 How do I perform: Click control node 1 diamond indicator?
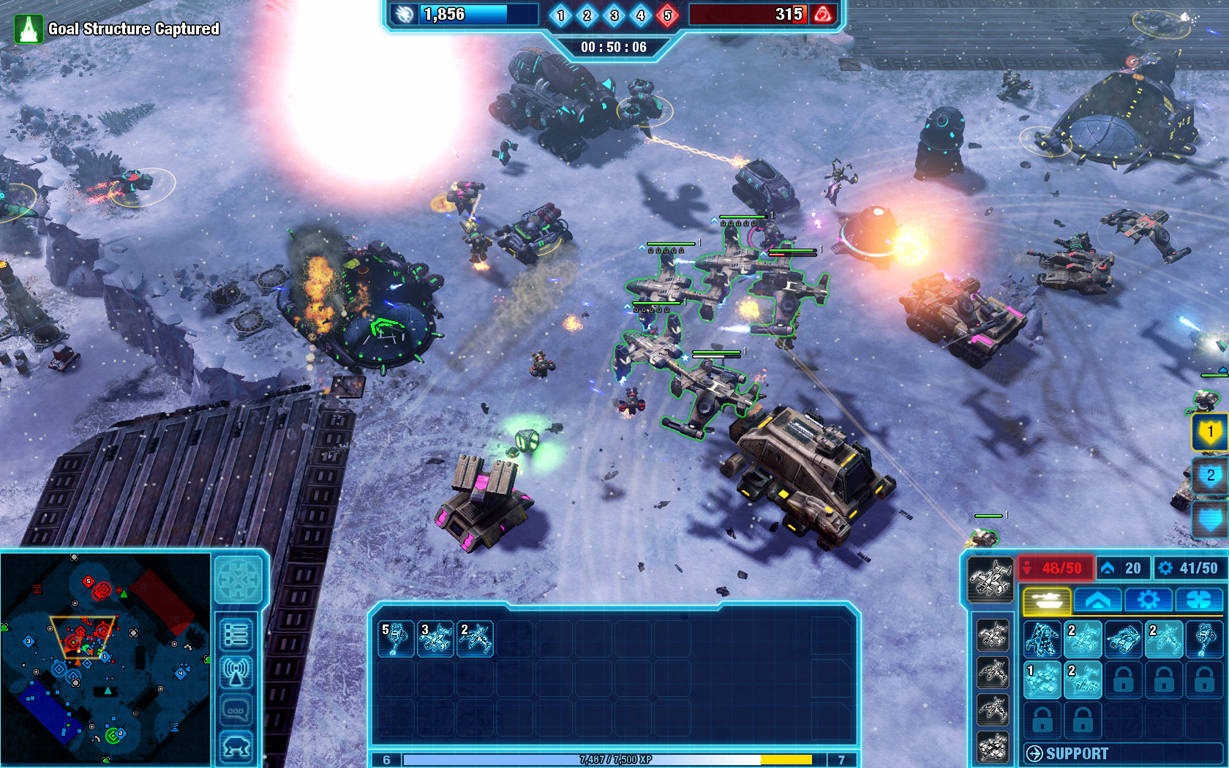(560, 15)
